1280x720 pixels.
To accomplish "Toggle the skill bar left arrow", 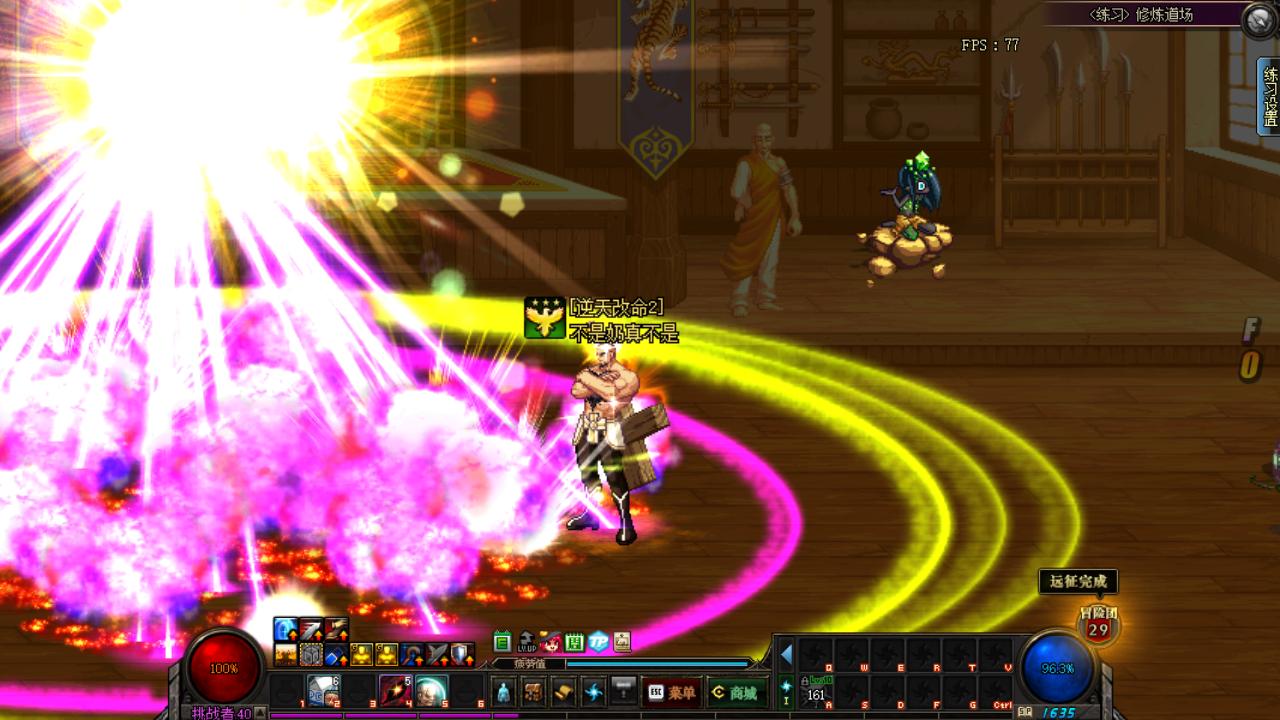I will coord(786,654).
